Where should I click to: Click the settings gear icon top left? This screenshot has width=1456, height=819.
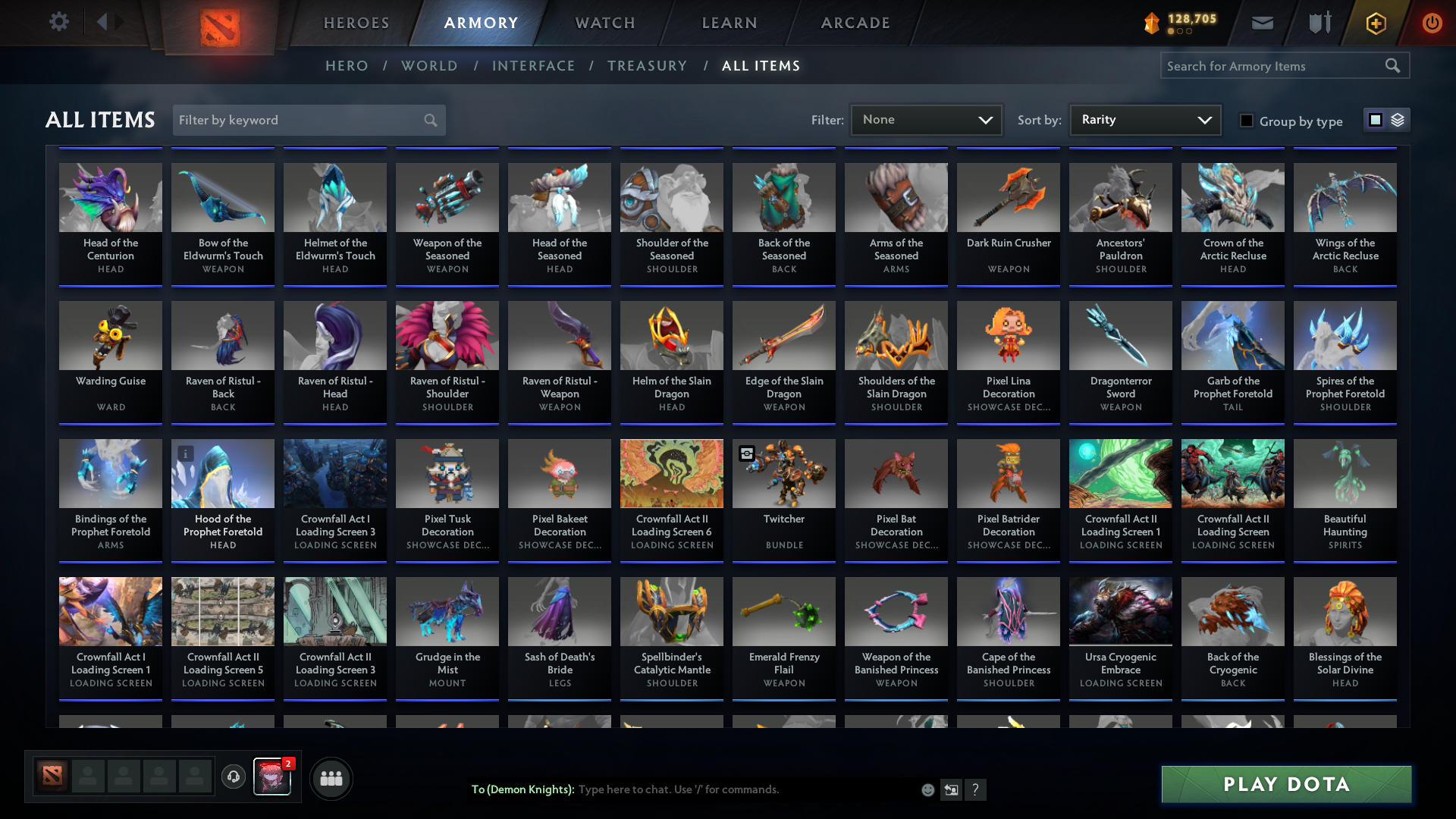coord(58,22)
